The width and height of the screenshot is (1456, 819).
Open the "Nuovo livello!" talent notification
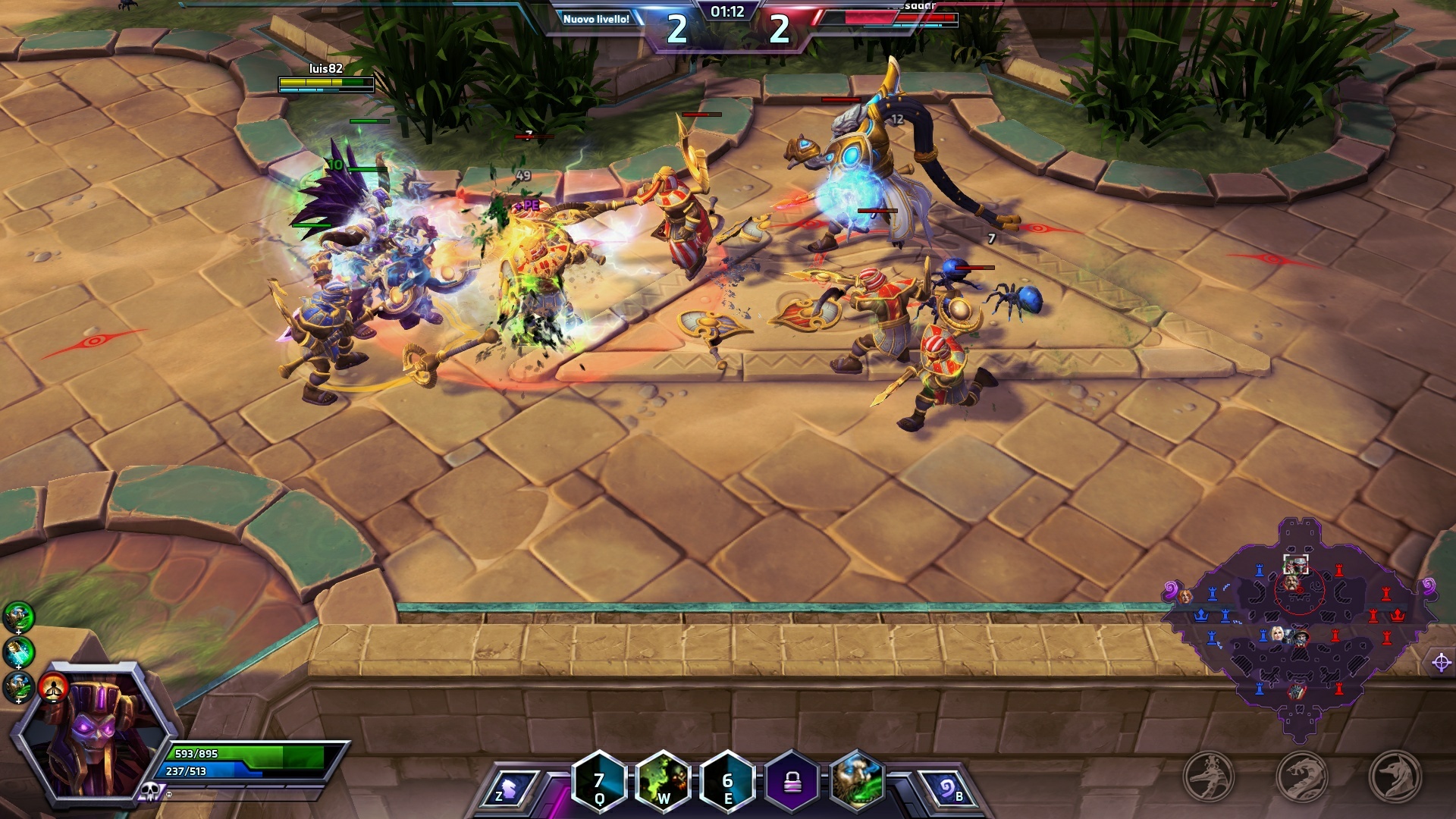tap(596, 19)
